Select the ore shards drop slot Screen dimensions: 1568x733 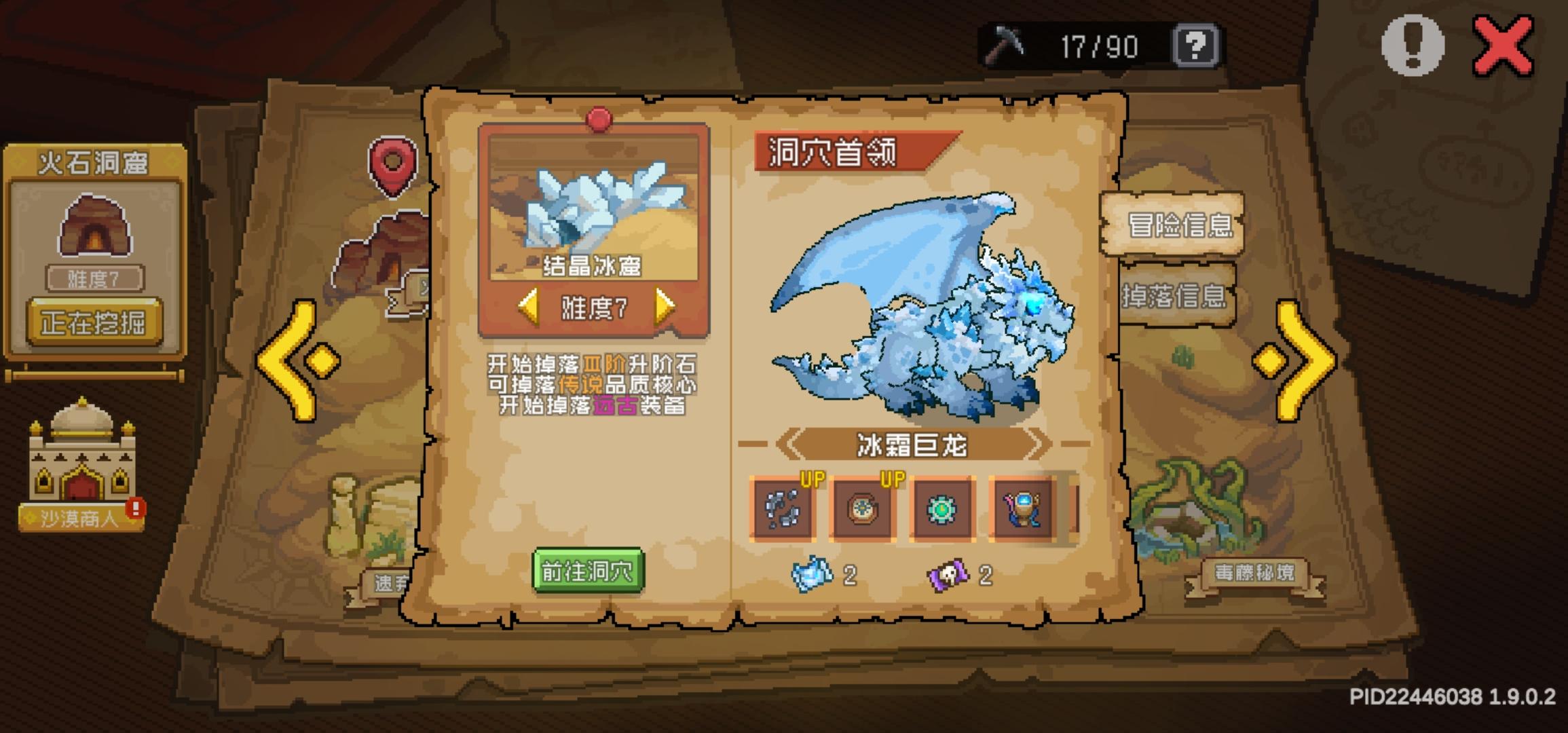point(782,509)
